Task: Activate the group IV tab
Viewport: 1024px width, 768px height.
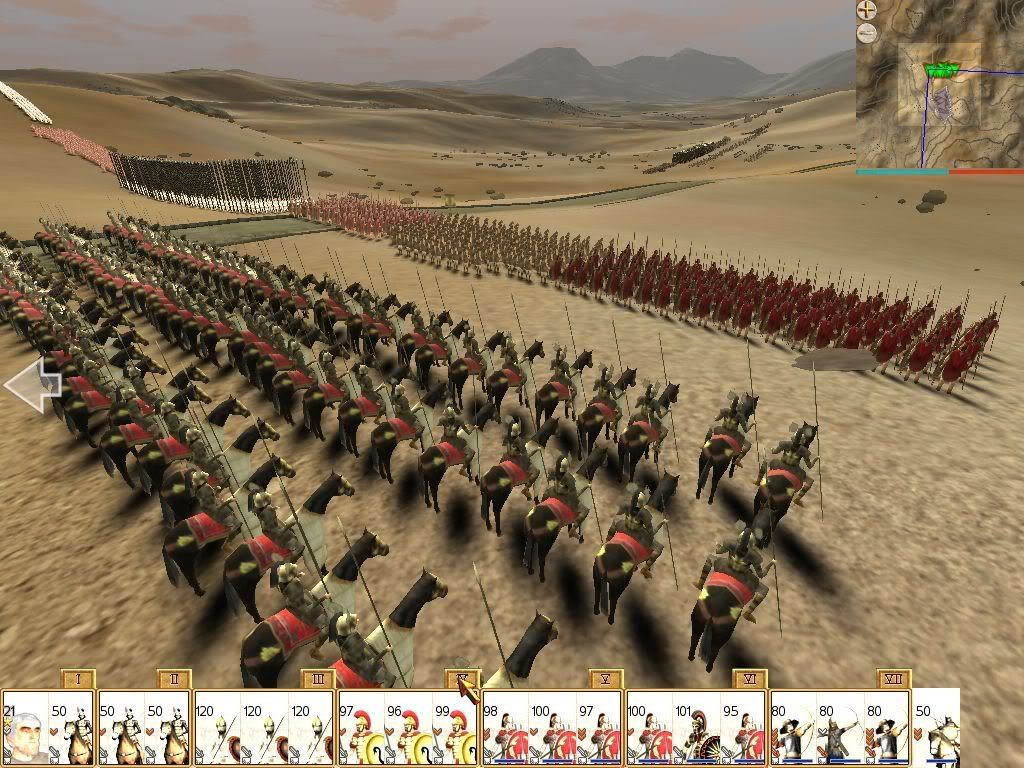Action: pyautogui.click(x=463, y=679)
